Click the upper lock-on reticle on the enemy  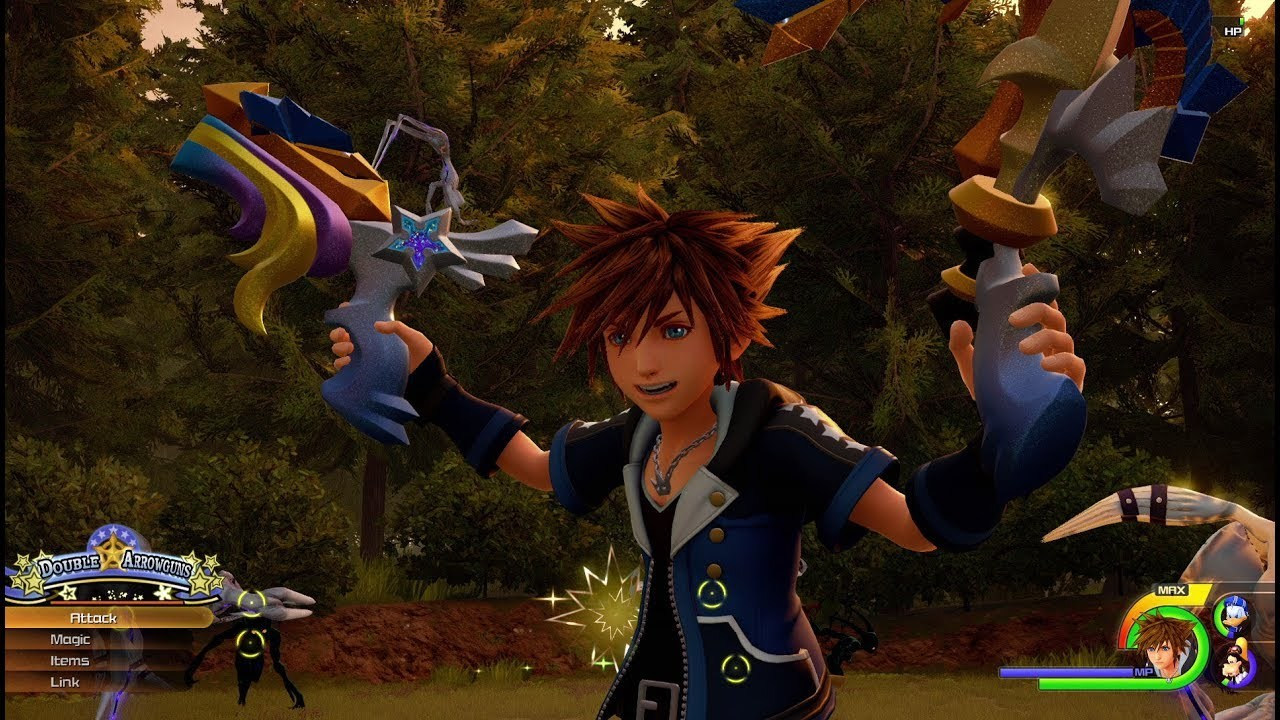tap(250, 602)
